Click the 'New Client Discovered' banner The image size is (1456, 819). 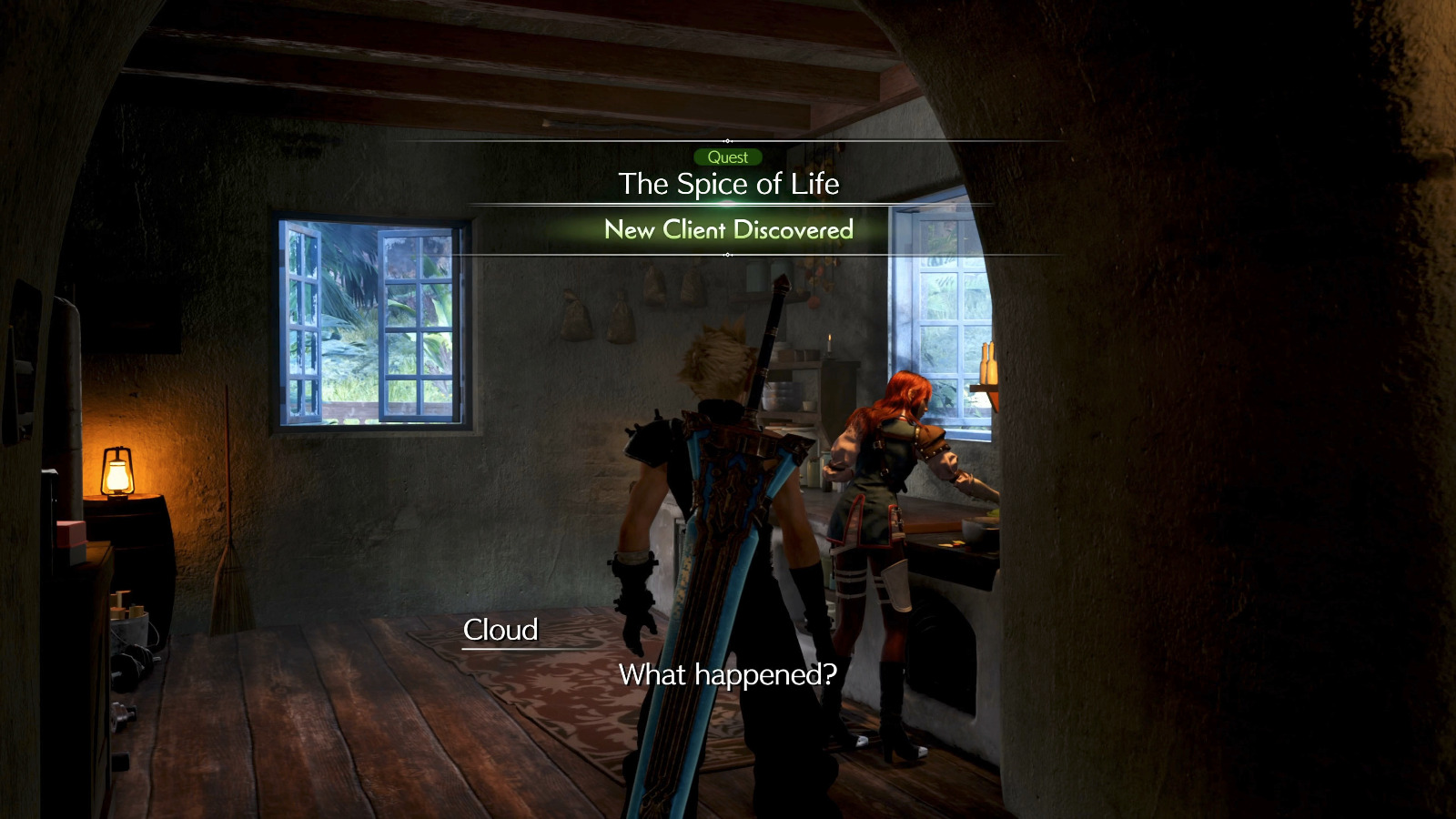point(728,230)
